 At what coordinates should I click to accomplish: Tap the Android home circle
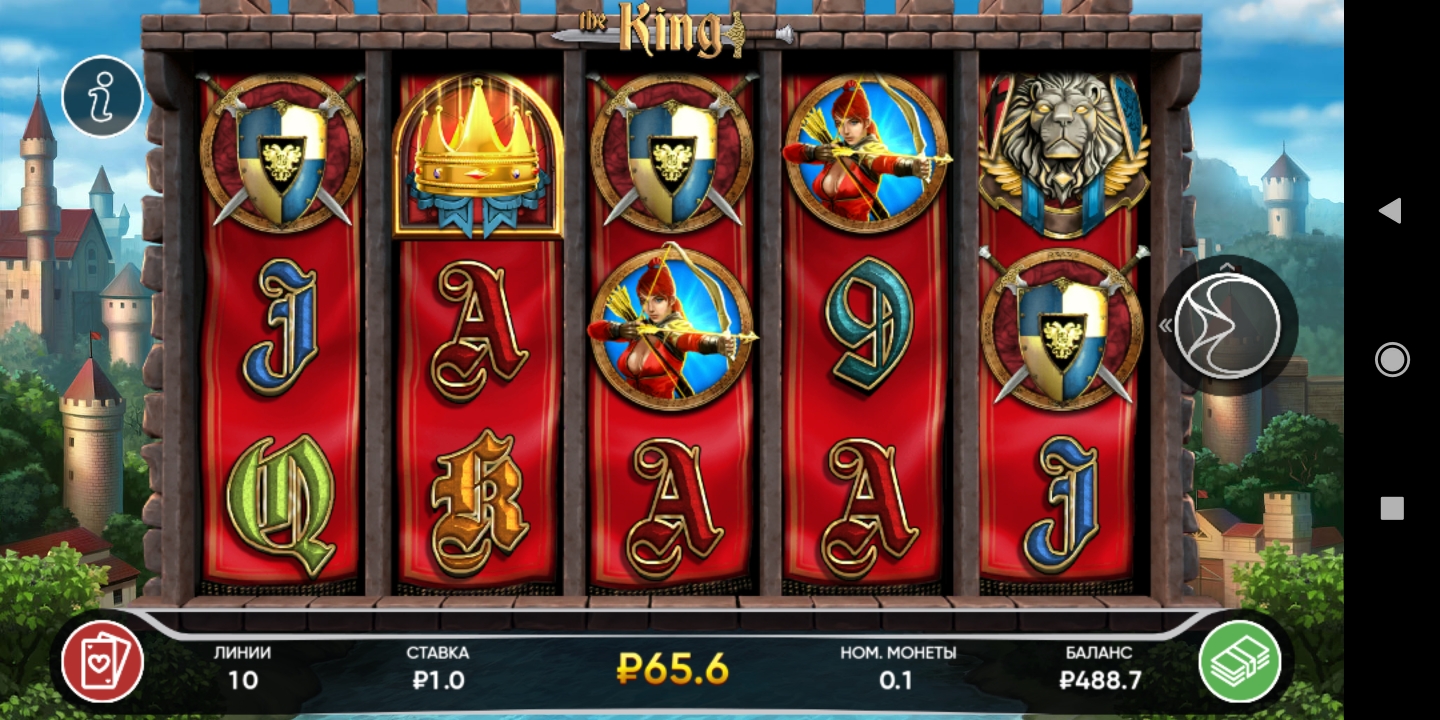[1392, 359]
